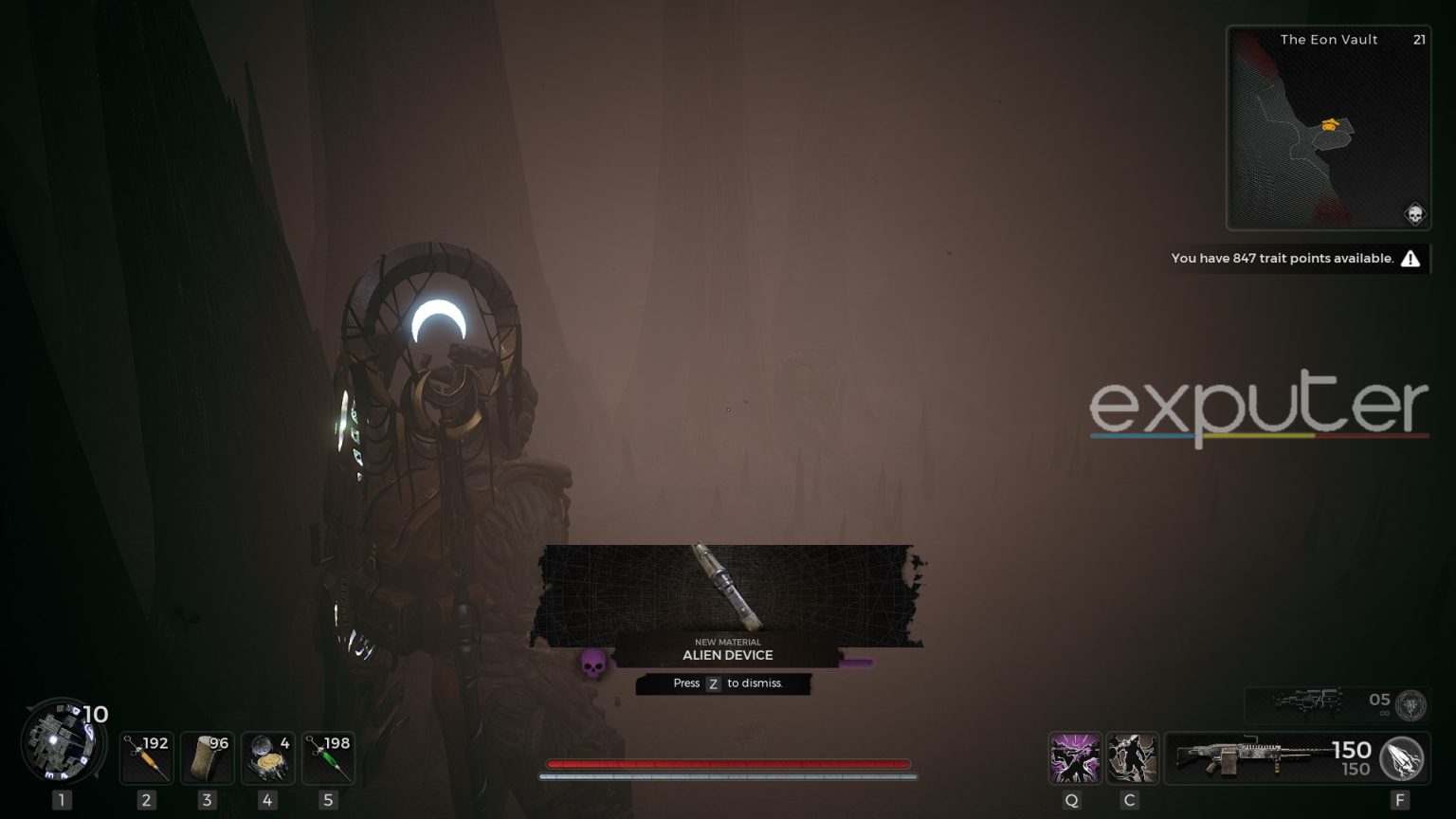Click the Alien Device item image
The image size is (1456, 819).
click(x=728, y=588)
